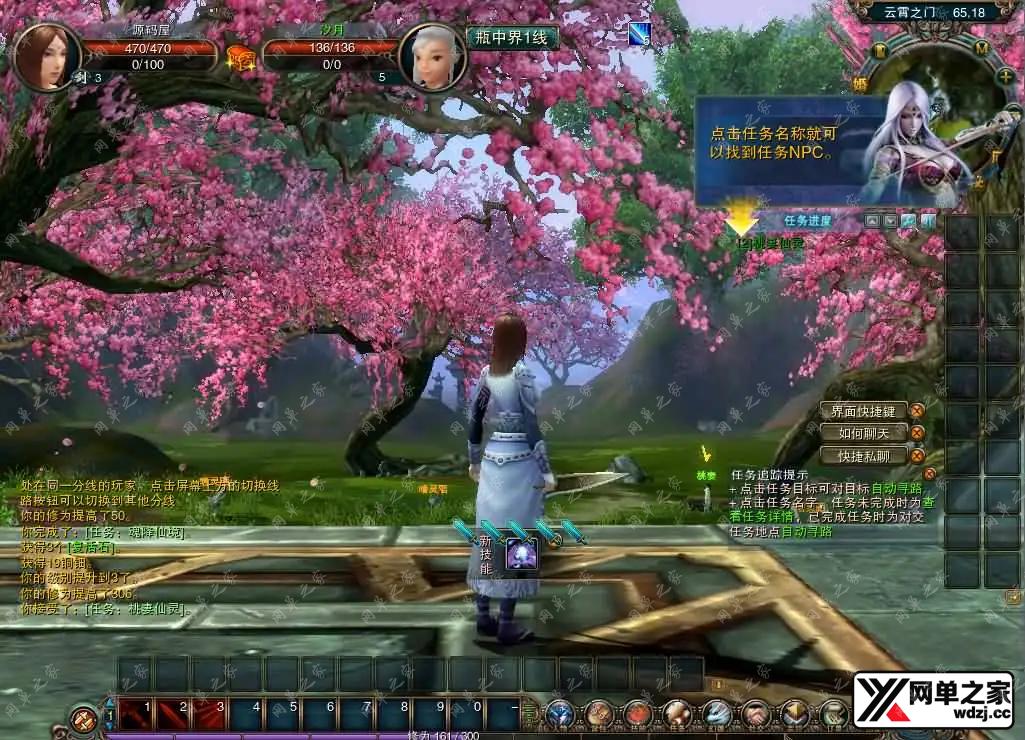Close the 快捷私聊 tip

point(917,456)
